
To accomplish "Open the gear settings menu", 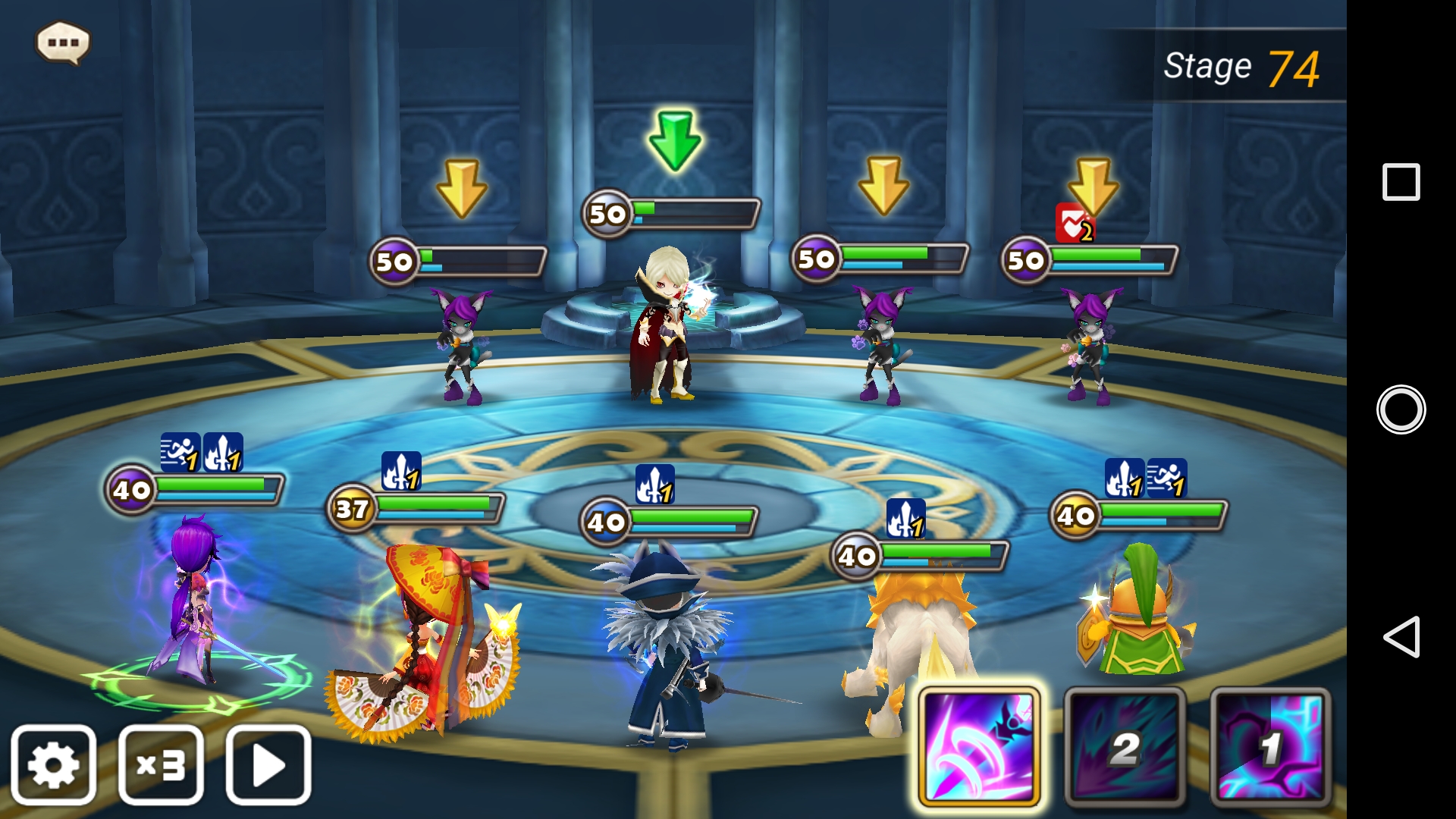I will [53, 764].
